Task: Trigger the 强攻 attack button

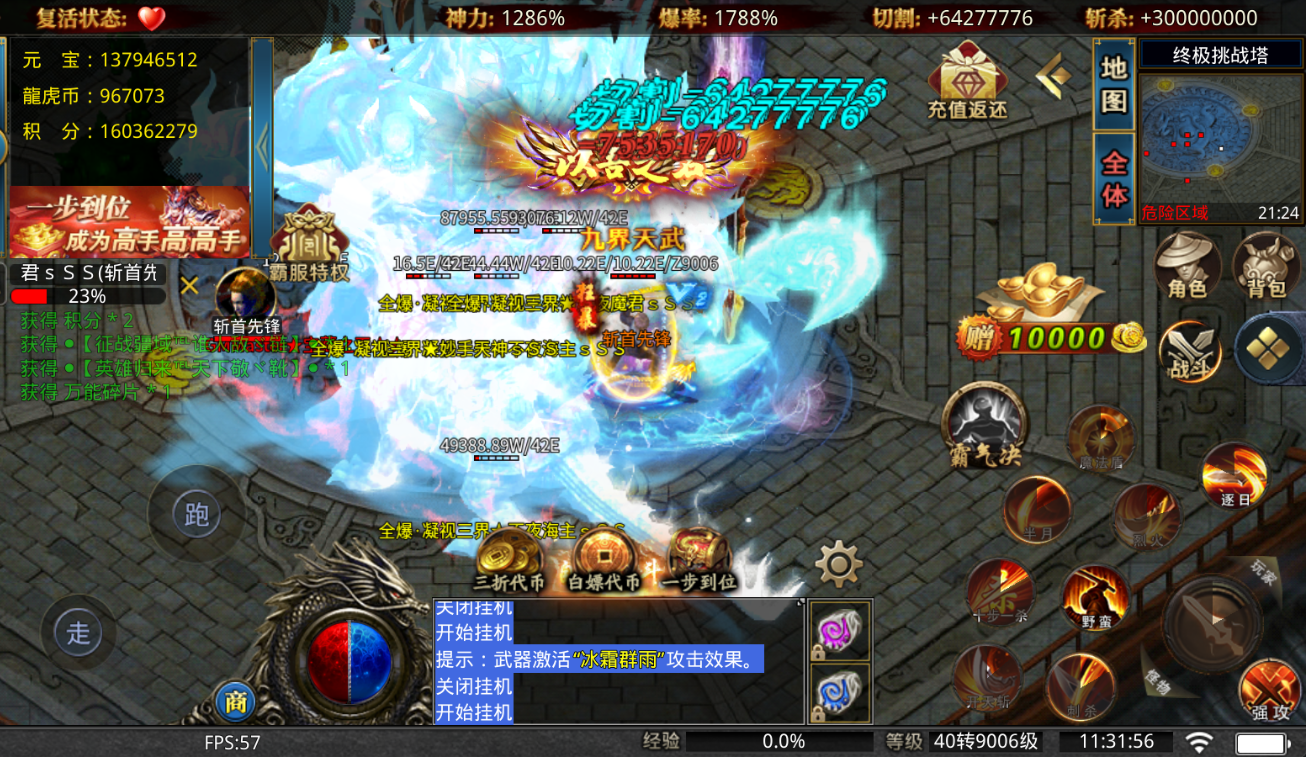Action: (1269, 690)
